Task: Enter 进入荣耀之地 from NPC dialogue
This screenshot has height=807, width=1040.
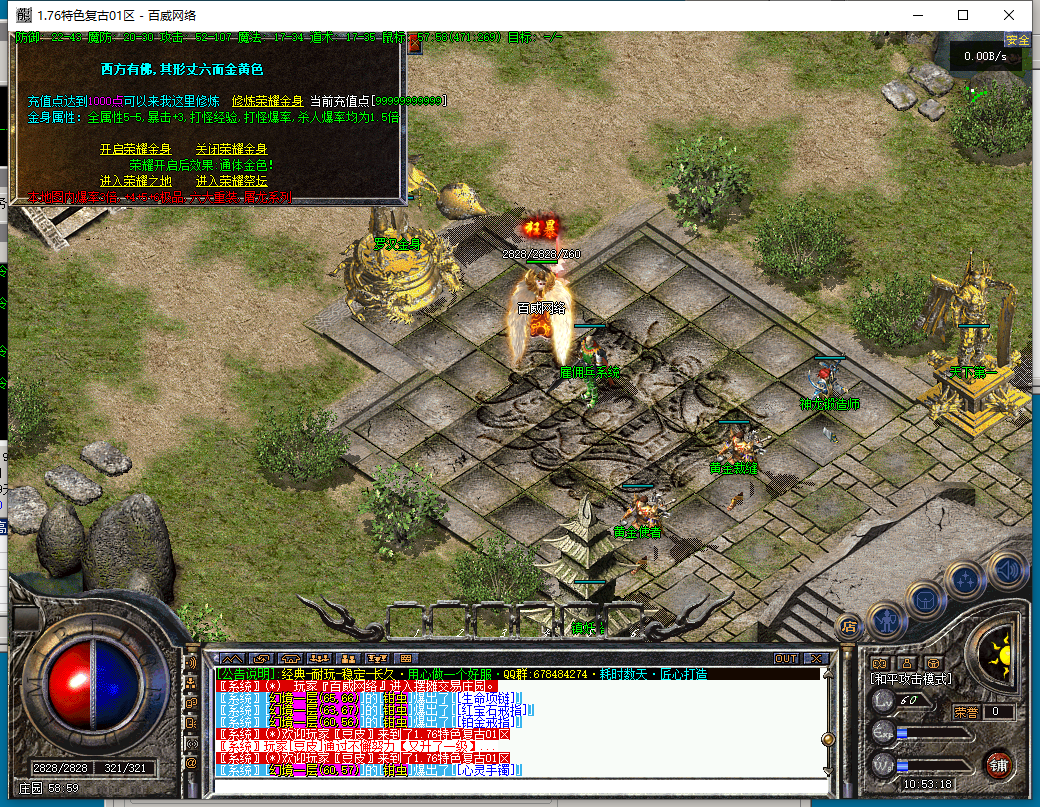Action: pos(135,181)
